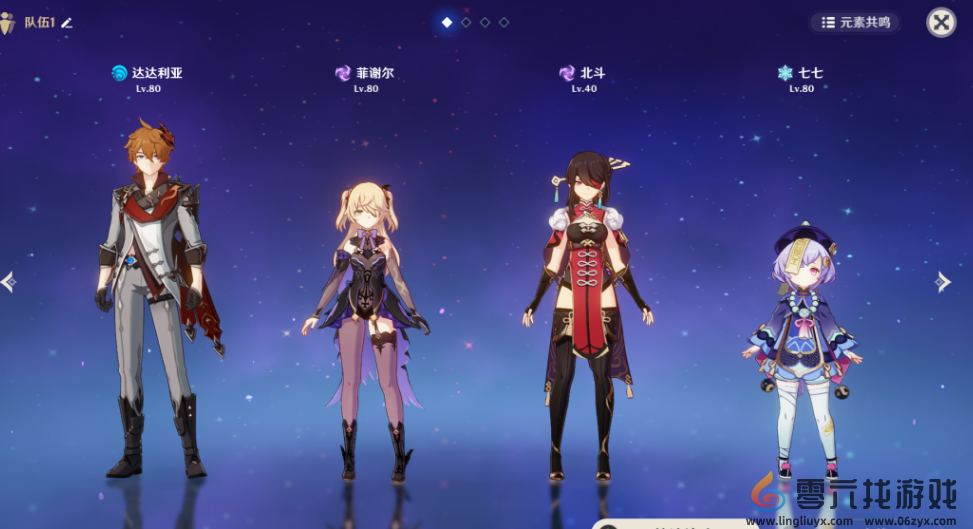Close the party setup screen
The height and width of the screenshot is (529, 973).
pos(940,22)
